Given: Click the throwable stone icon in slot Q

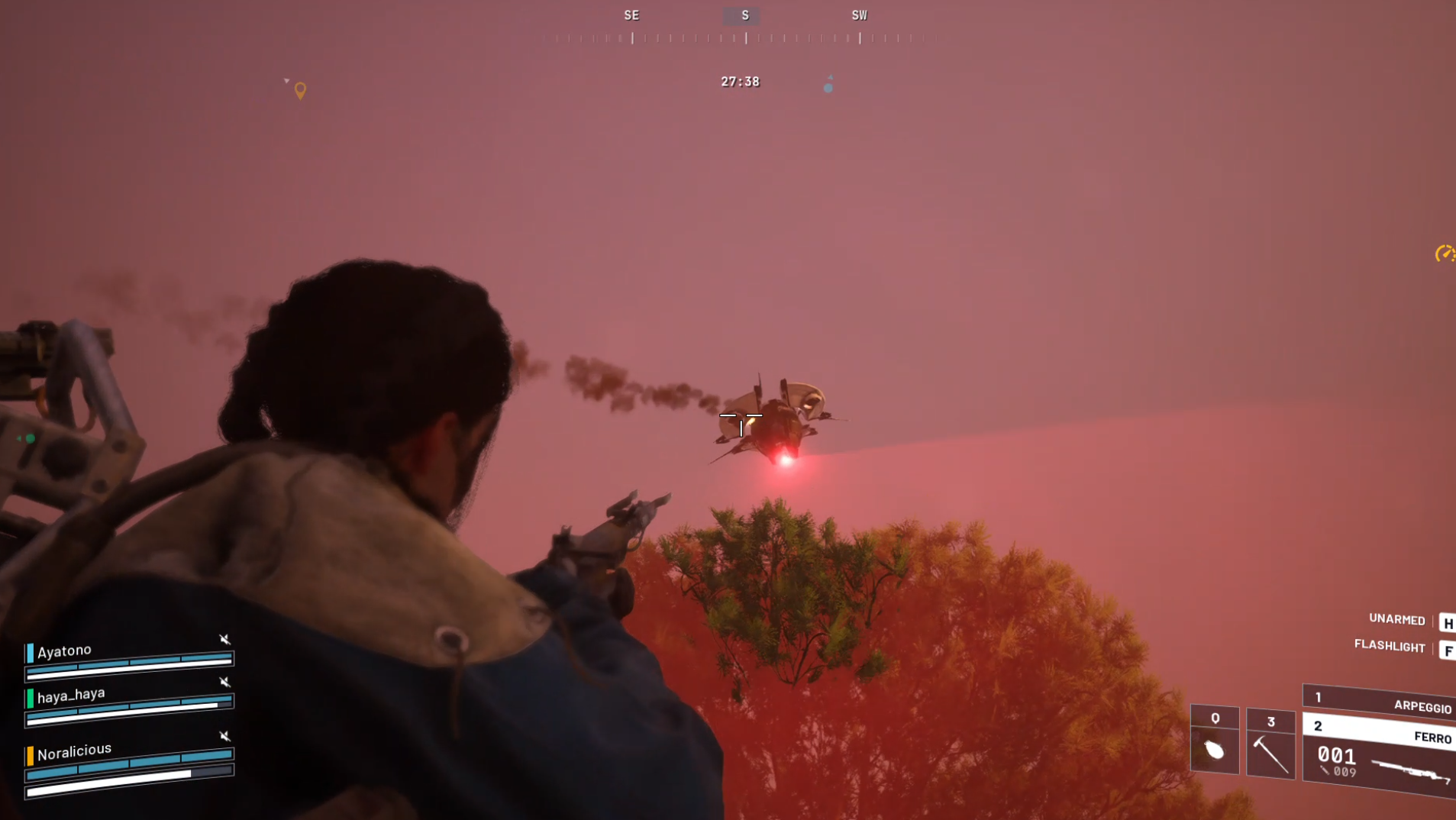Looking at the screenshot, I should [1215, 750].
